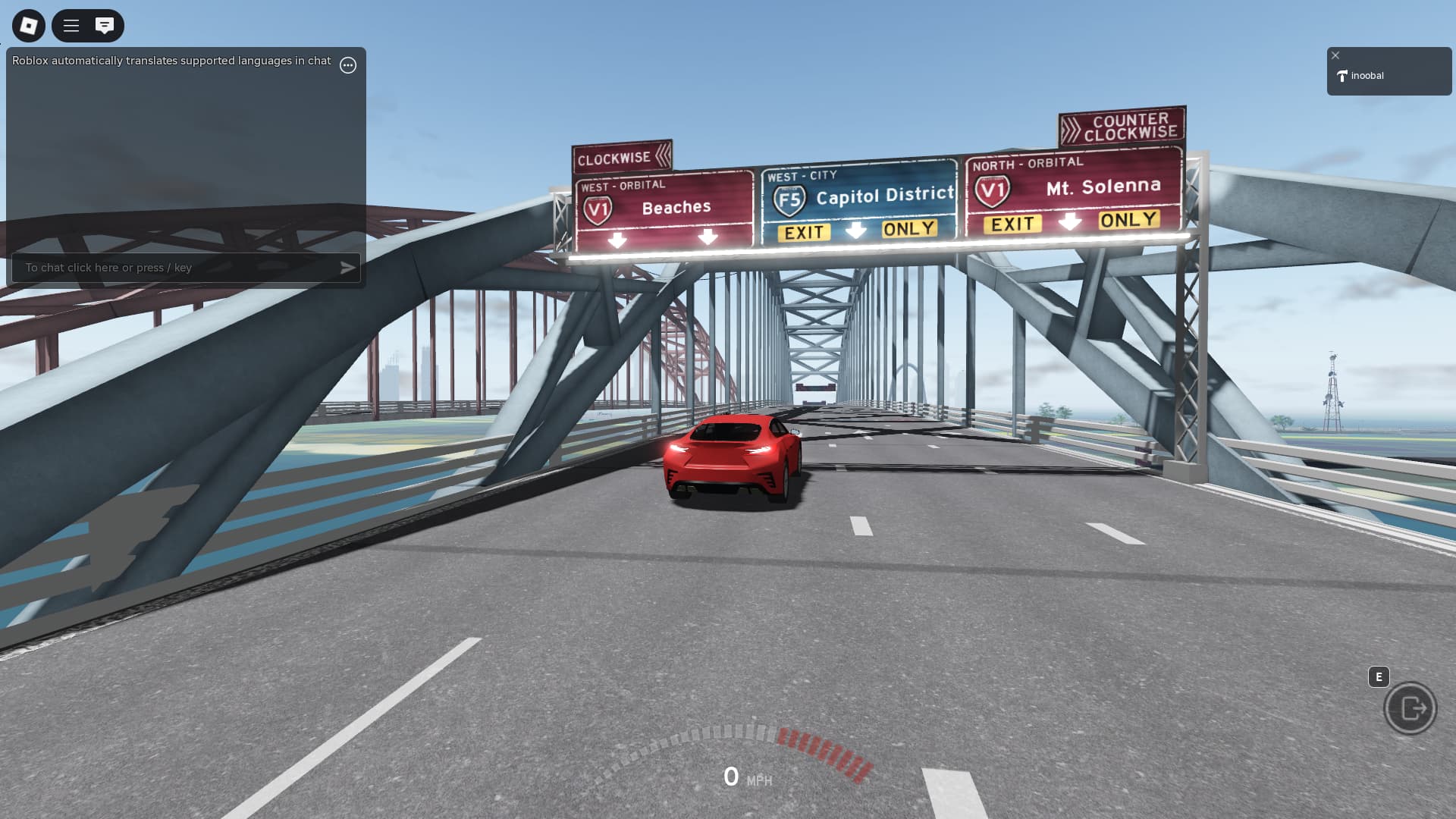Screen dimensions: 1456x819
Task: Exit the vehicle using the exit button
Action: (x=1410, y=708)
